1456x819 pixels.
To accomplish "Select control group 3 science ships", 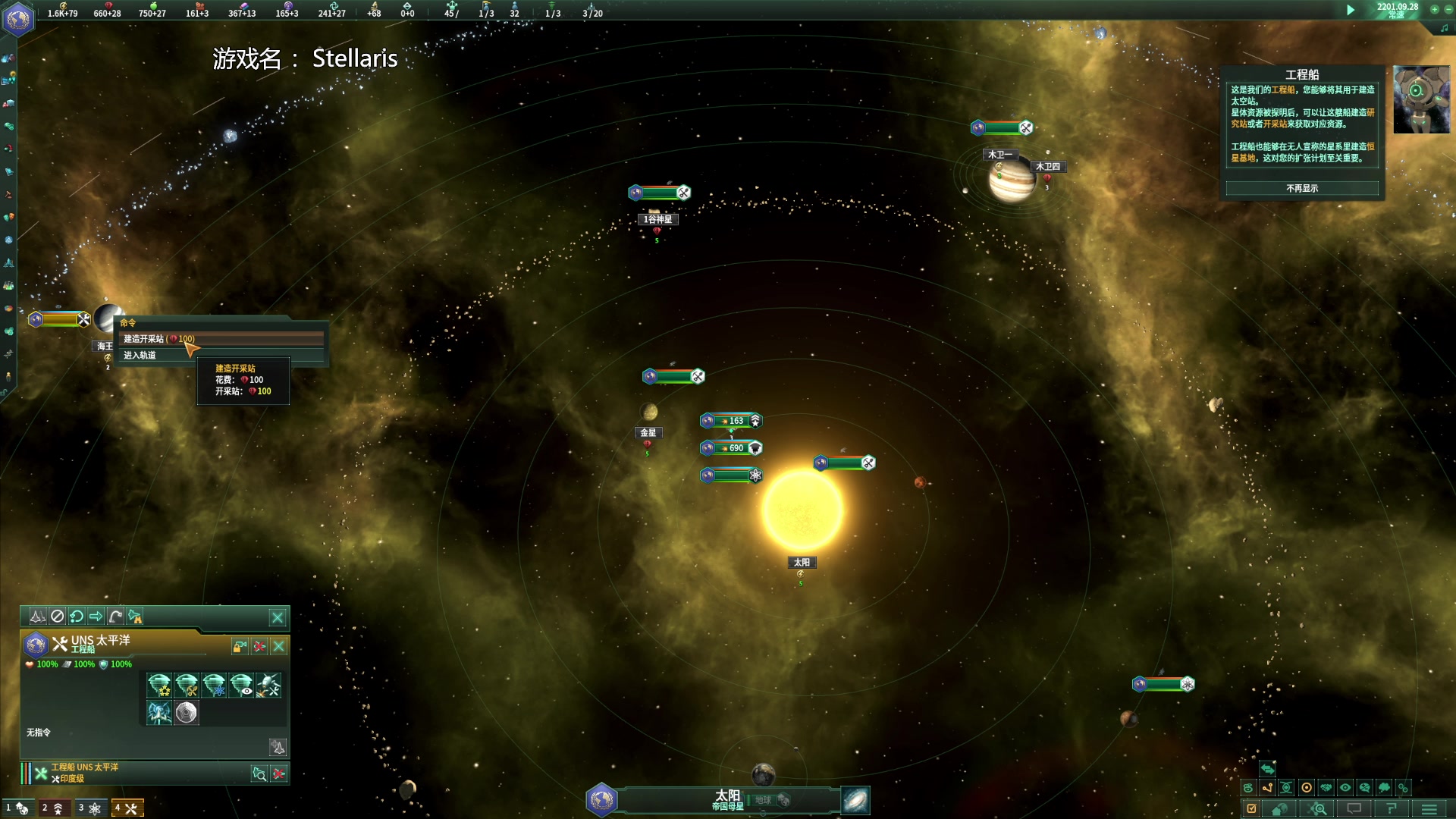I will (90, 808).
